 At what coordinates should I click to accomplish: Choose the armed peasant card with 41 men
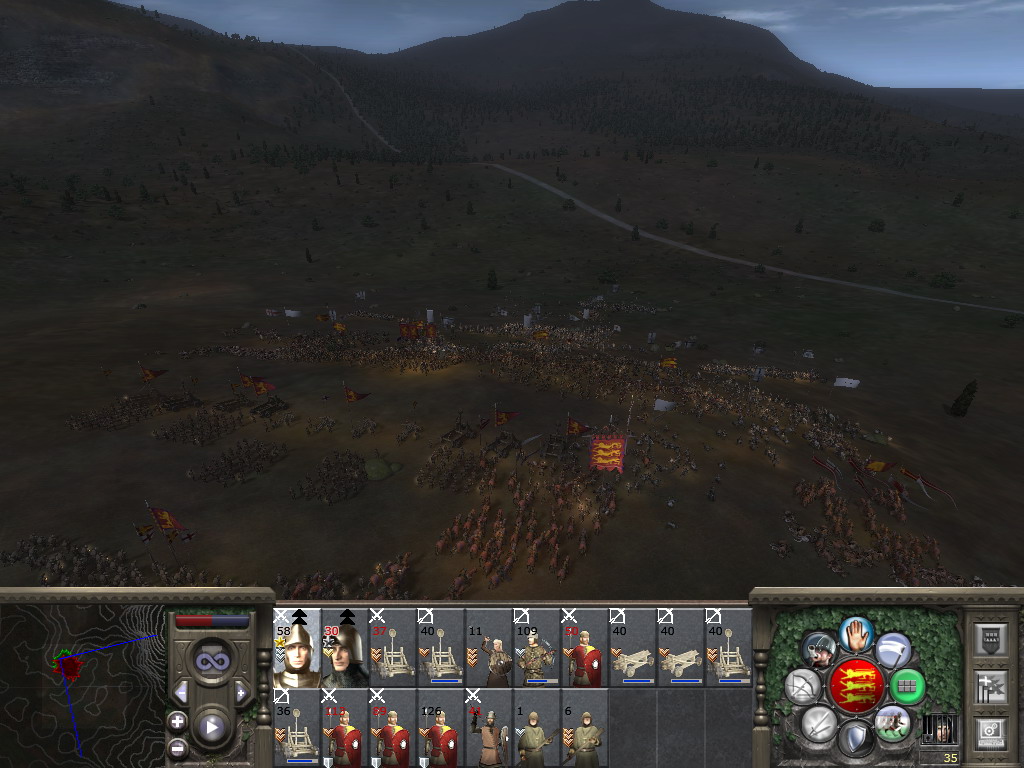[489, 727]
